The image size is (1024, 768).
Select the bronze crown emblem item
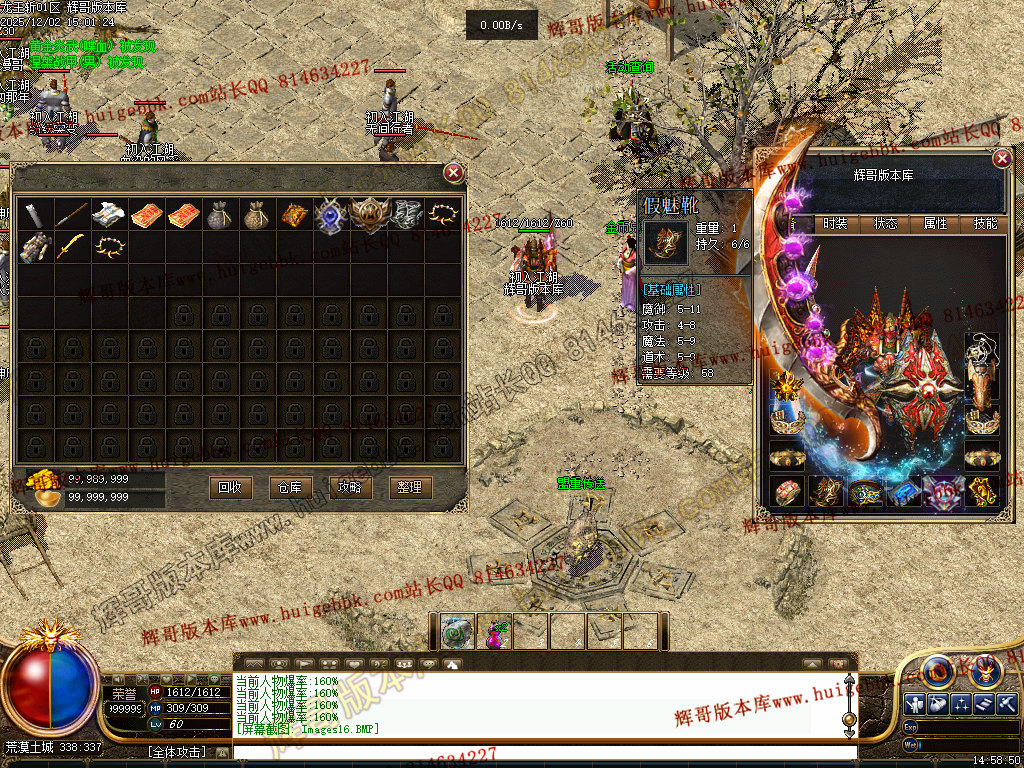click(367, 215)
